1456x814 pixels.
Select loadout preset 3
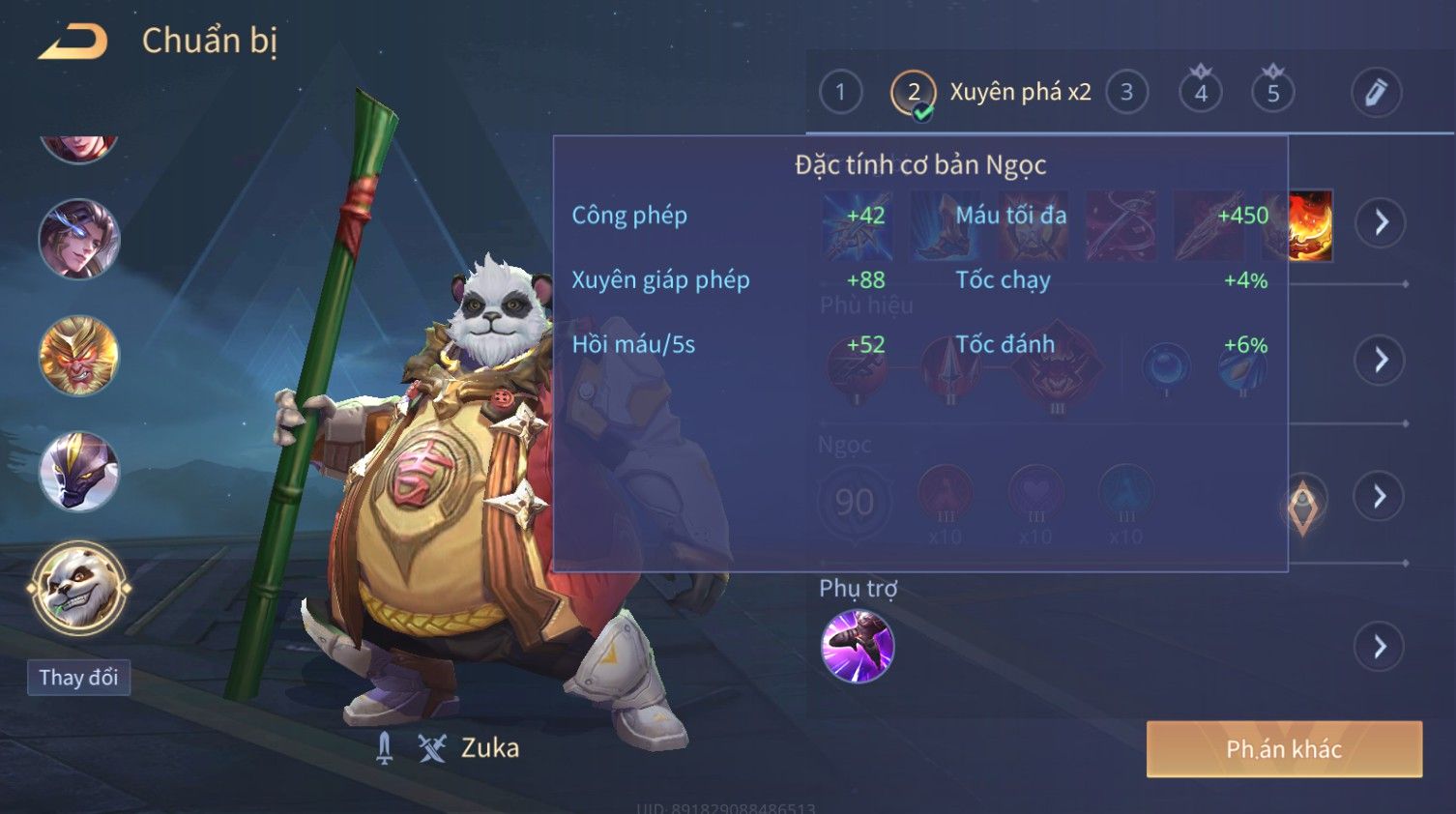[1126, 93]
